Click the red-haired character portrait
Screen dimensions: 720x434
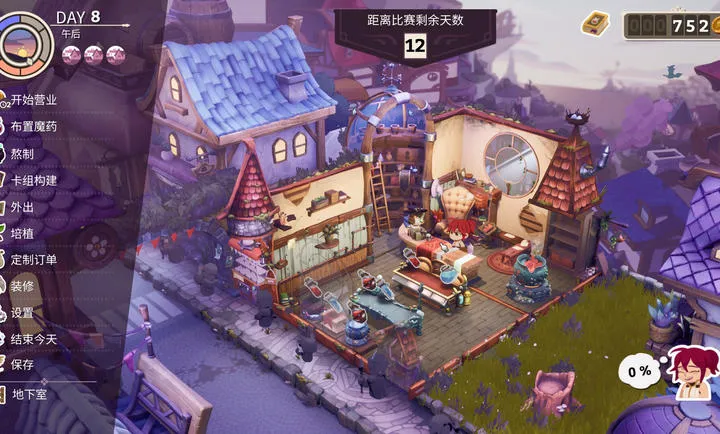pos(691,370)
